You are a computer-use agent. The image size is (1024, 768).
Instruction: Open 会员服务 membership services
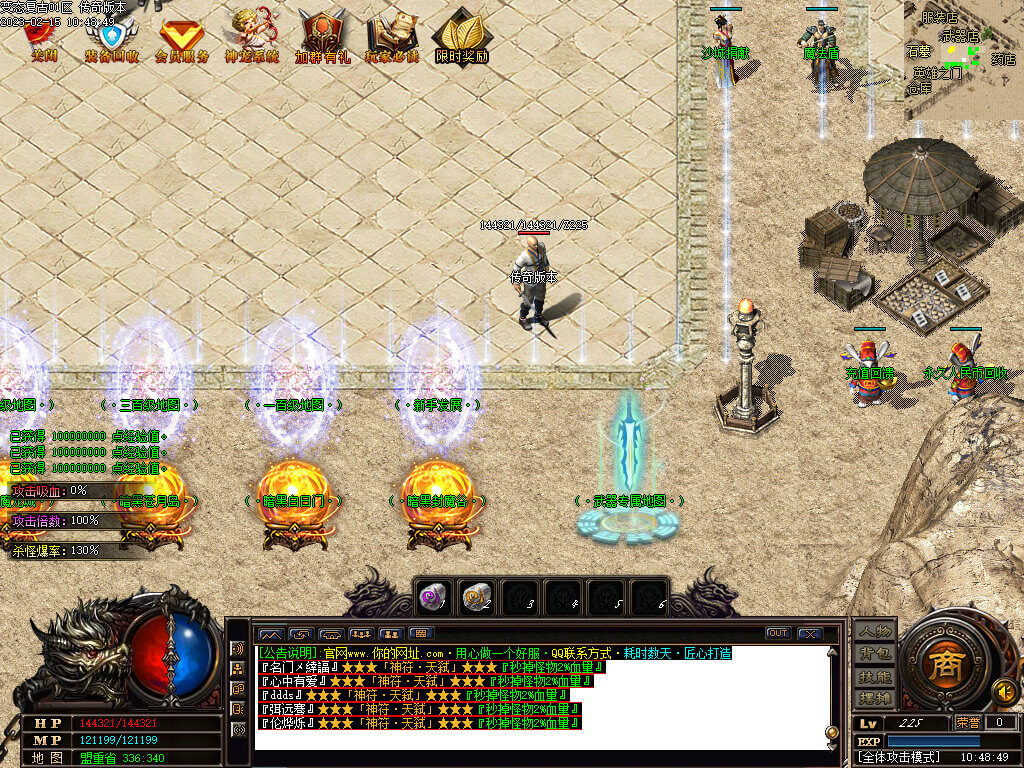(181, 40)
